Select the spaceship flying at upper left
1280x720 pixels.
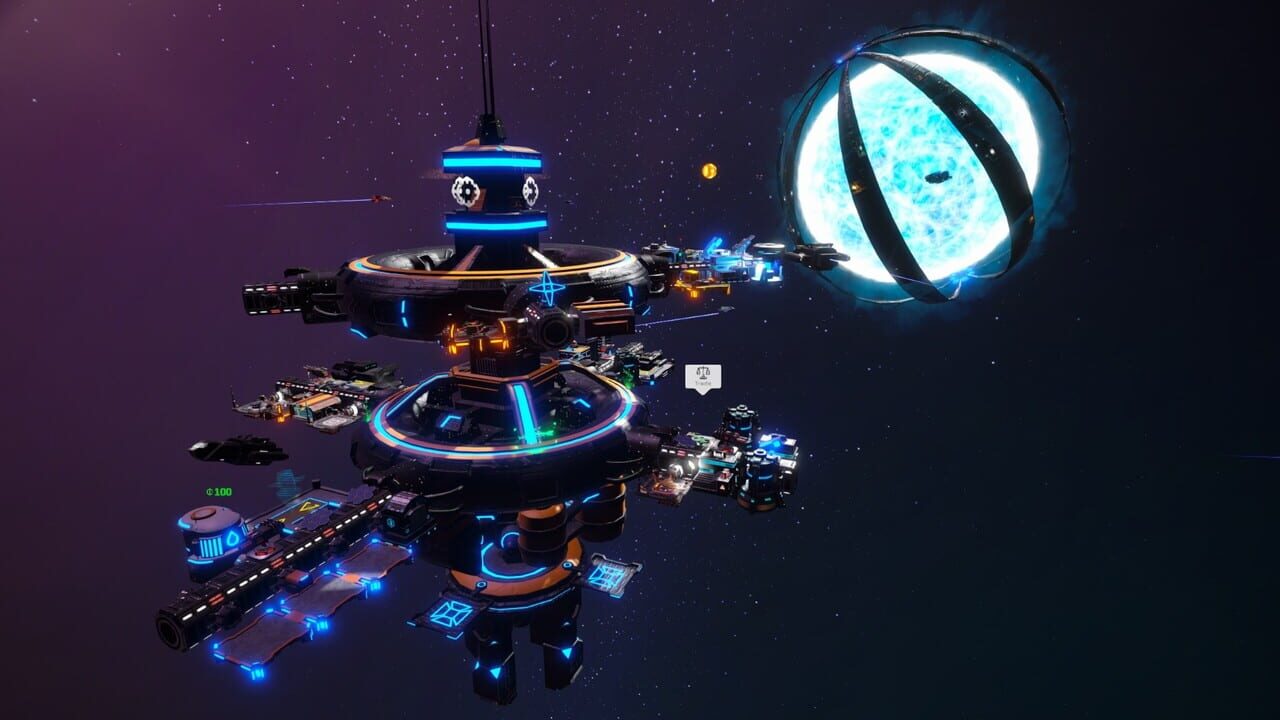click(x=380, y=198)
